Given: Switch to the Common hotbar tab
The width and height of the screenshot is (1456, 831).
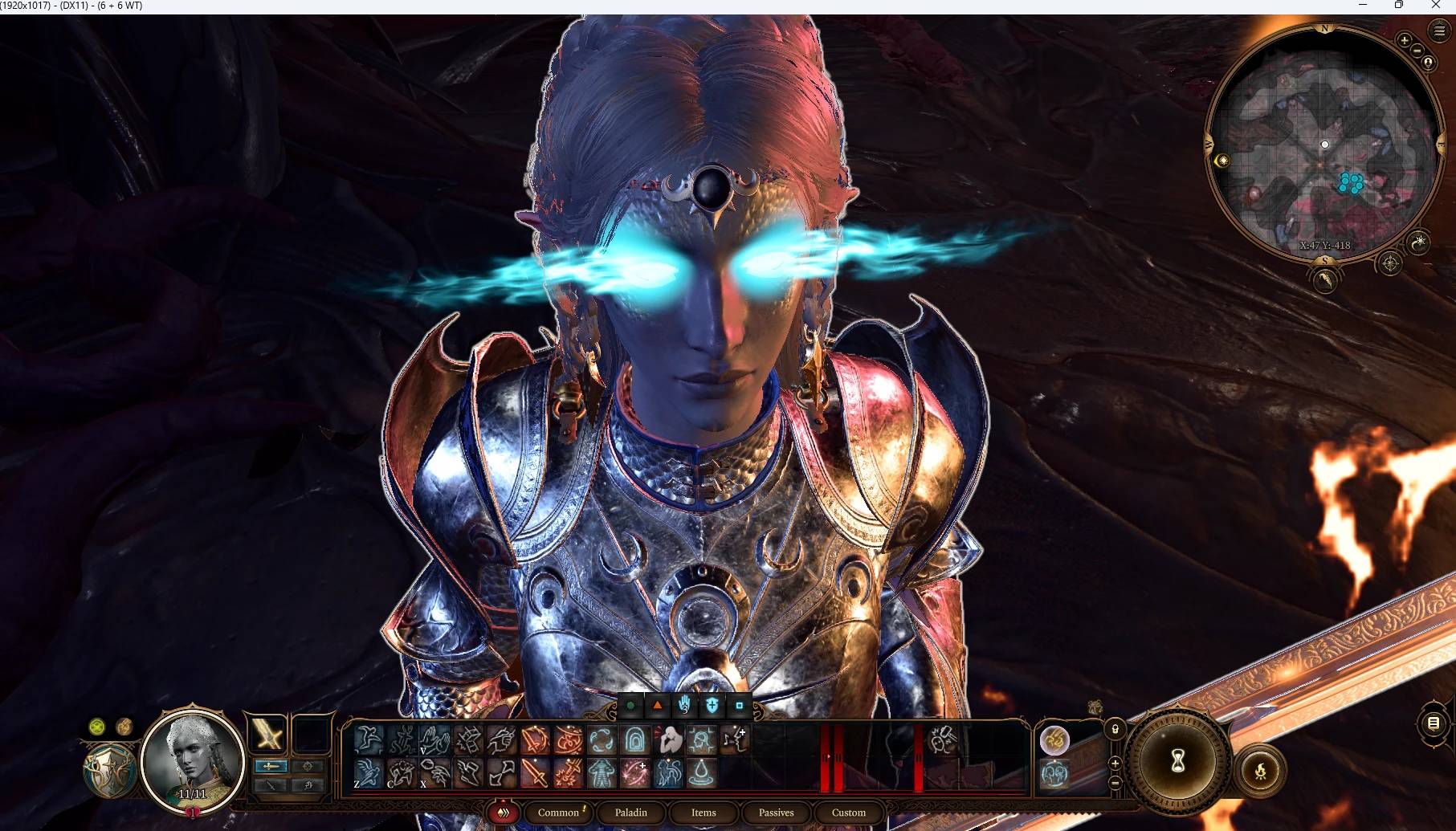Looking at the screenshot, I should tap(558, 813).
